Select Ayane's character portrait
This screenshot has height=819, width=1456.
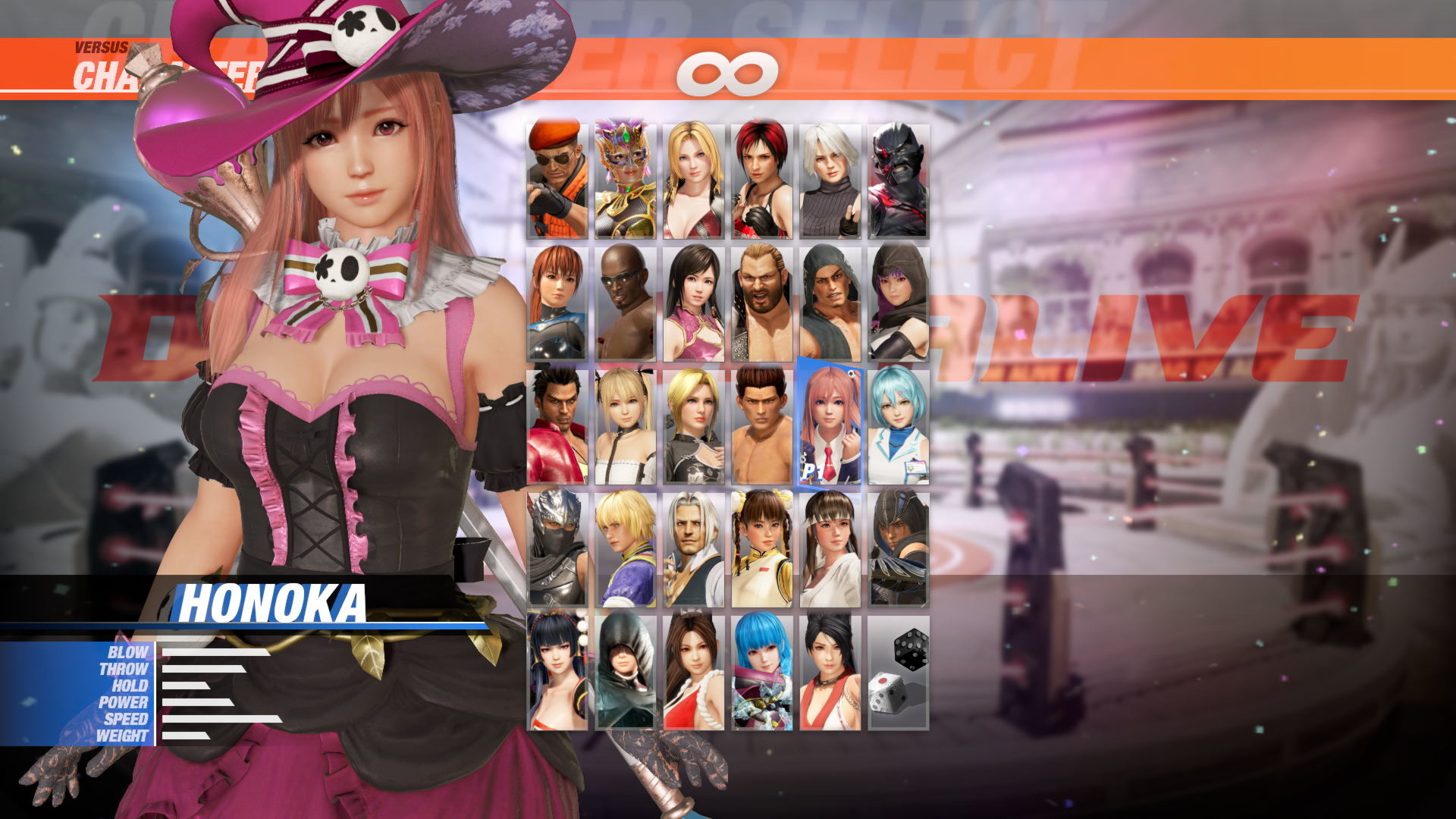click(x=899, y=300)
